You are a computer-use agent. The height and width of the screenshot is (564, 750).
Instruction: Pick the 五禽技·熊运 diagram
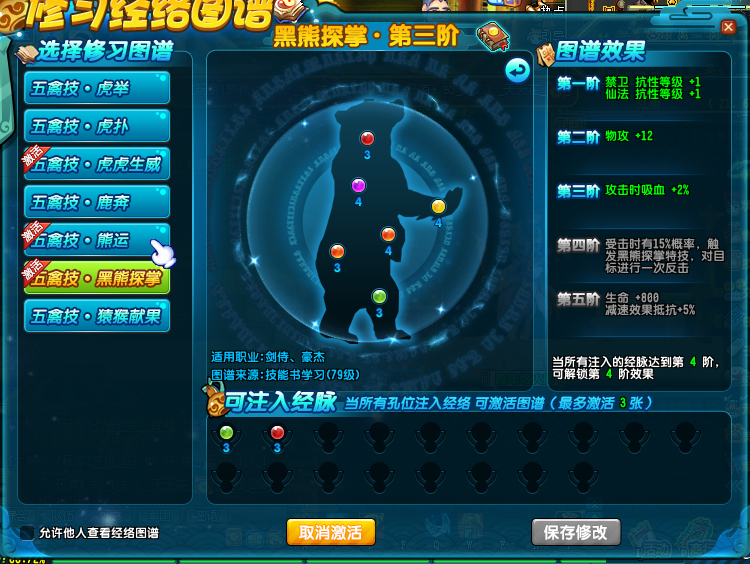click(x=97, y=240)
